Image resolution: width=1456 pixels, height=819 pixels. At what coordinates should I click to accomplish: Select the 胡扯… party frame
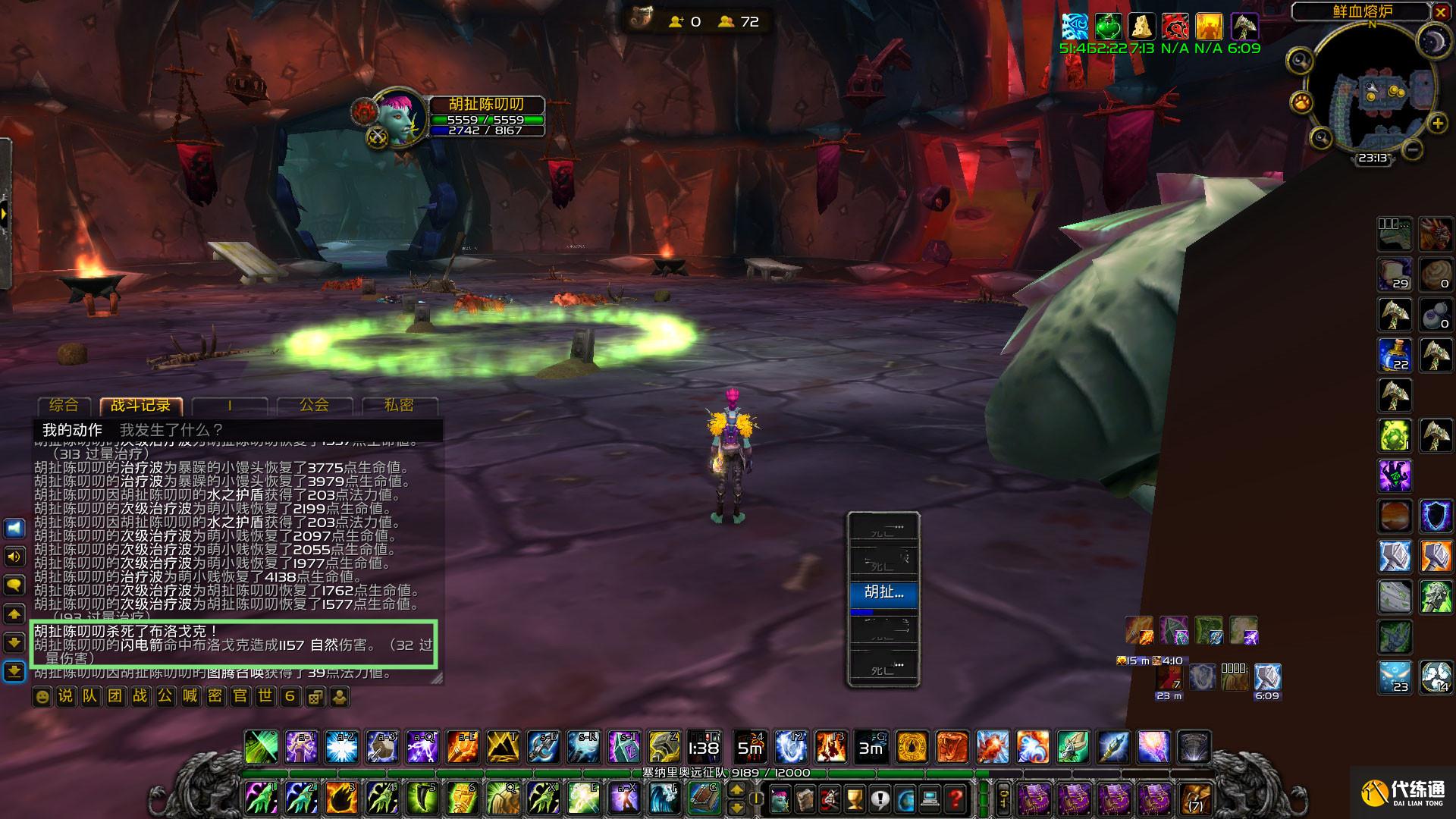point(883,592)
